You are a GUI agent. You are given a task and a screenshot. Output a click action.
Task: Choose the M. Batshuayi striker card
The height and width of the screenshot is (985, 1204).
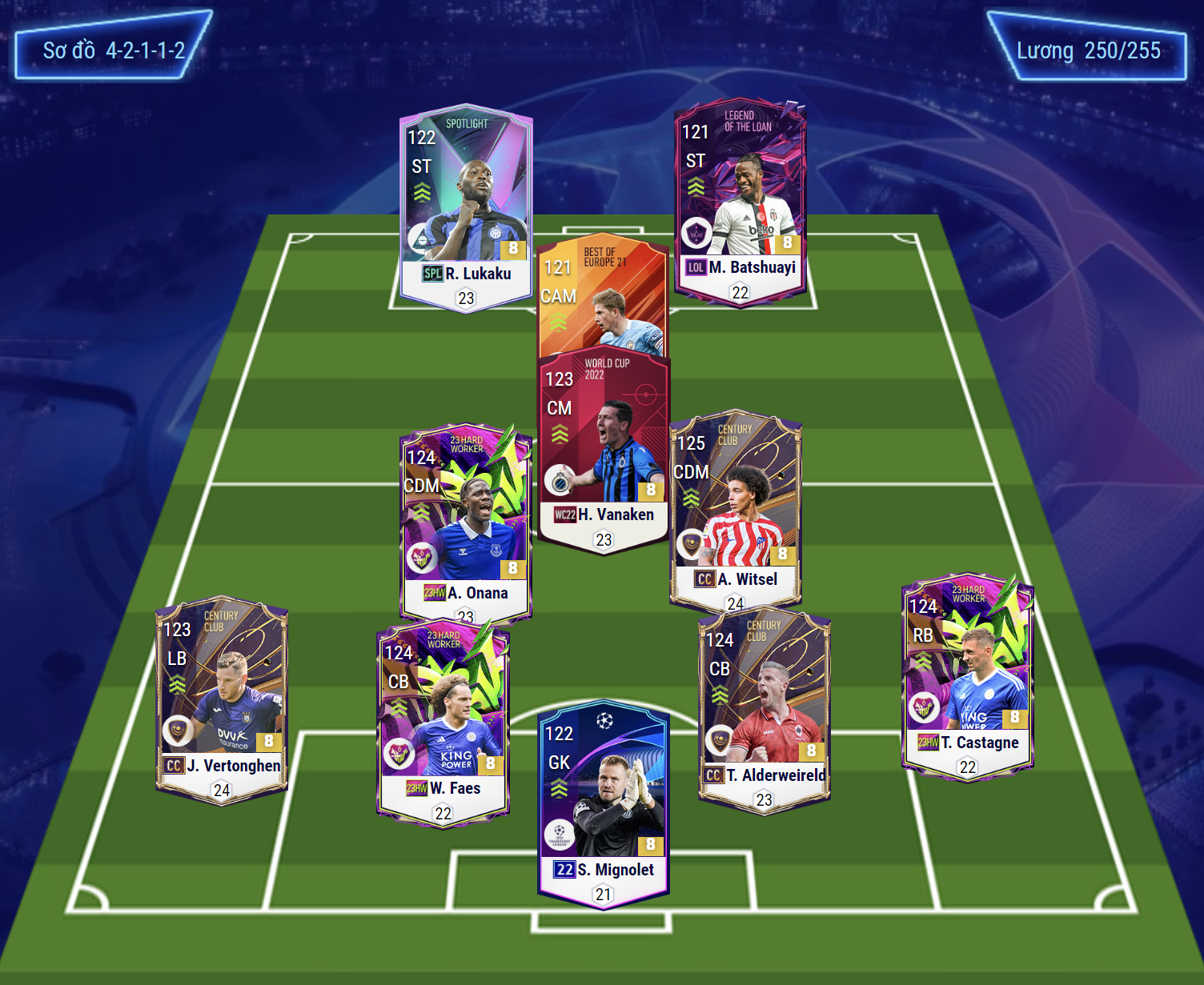pos(740,202)
